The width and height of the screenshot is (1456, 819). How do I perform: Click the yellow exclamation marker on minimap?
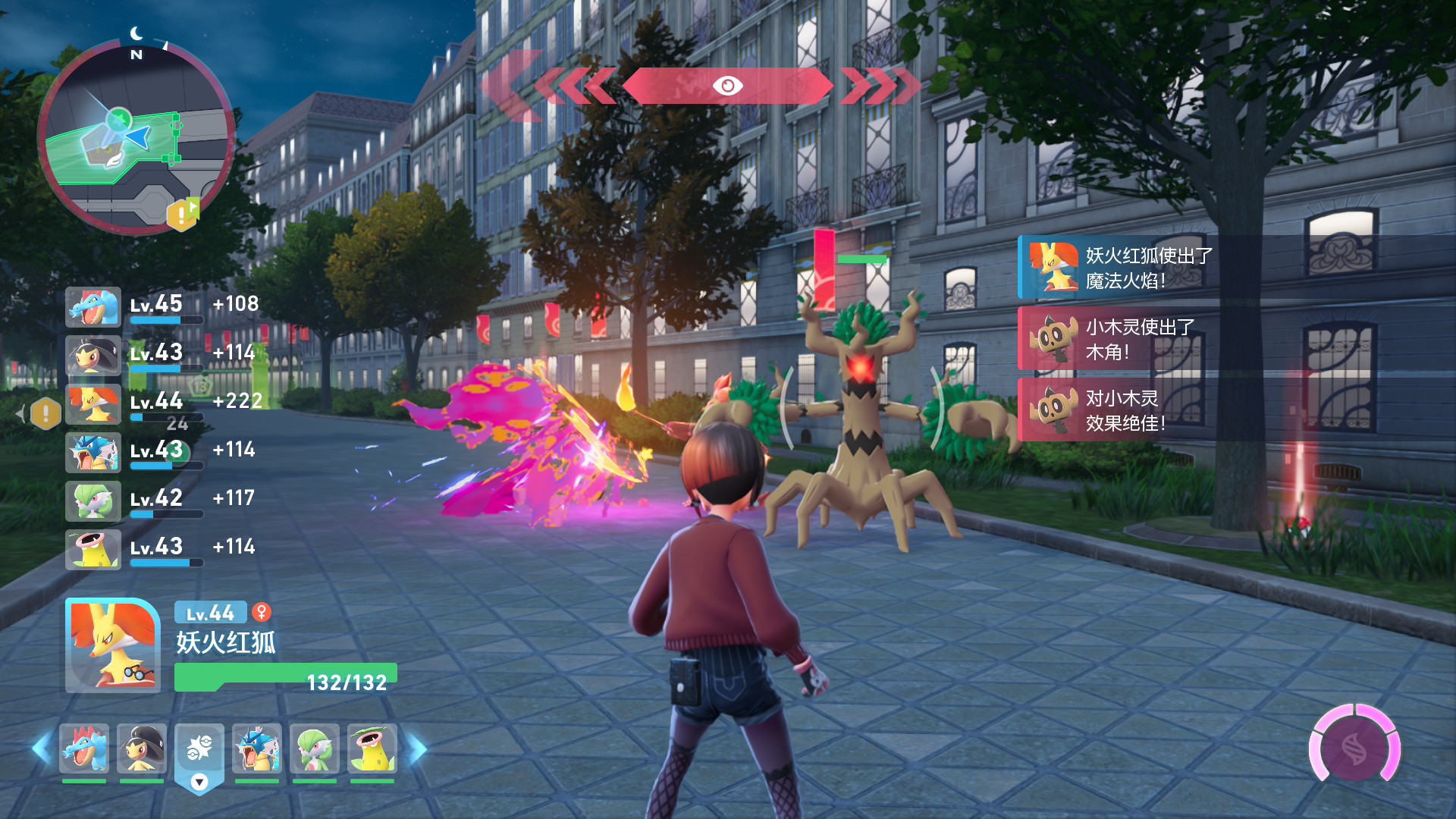click(x=181, y=215)
